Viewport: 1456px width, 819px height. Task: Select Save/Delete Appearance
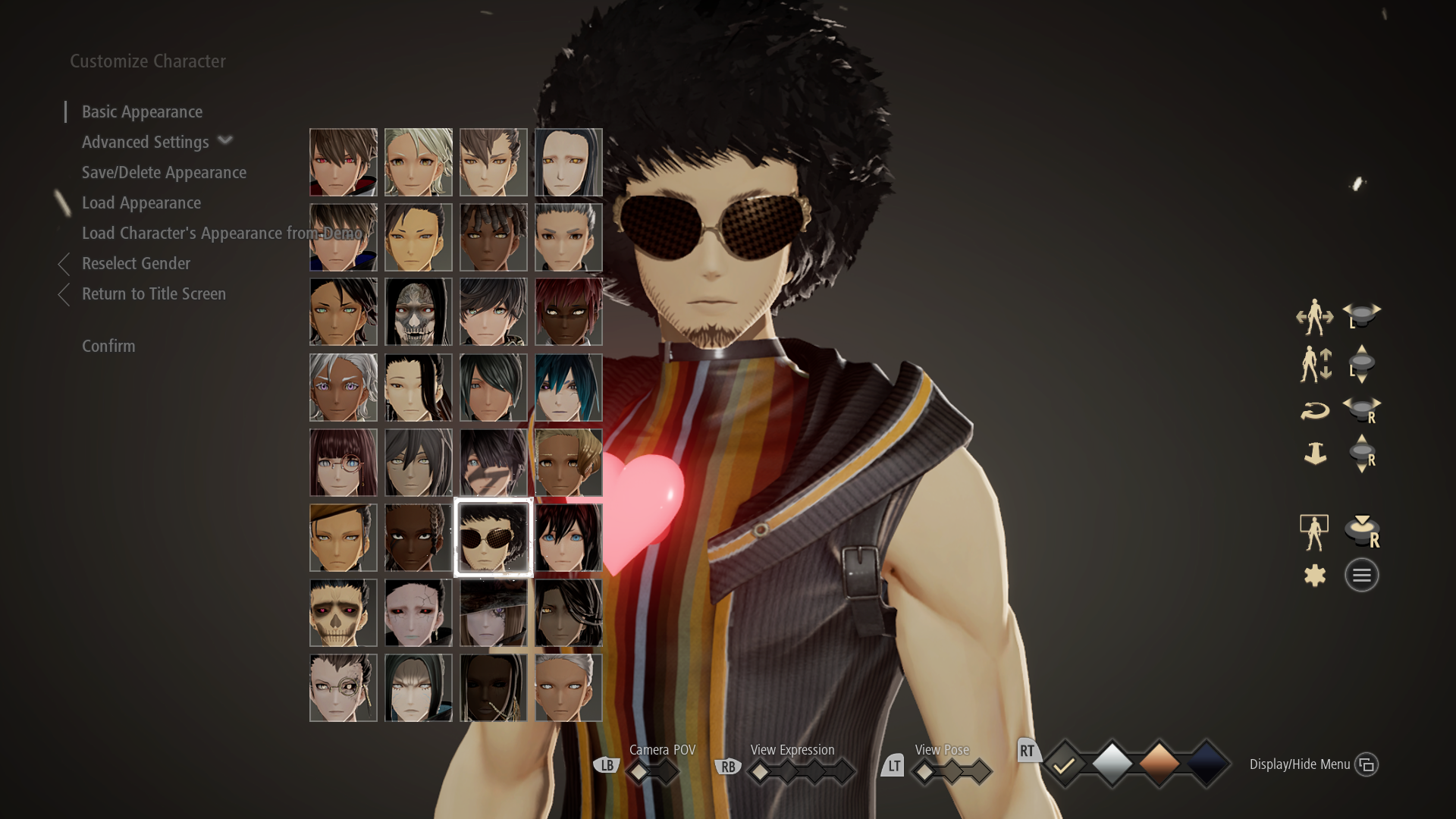[164, 172]
